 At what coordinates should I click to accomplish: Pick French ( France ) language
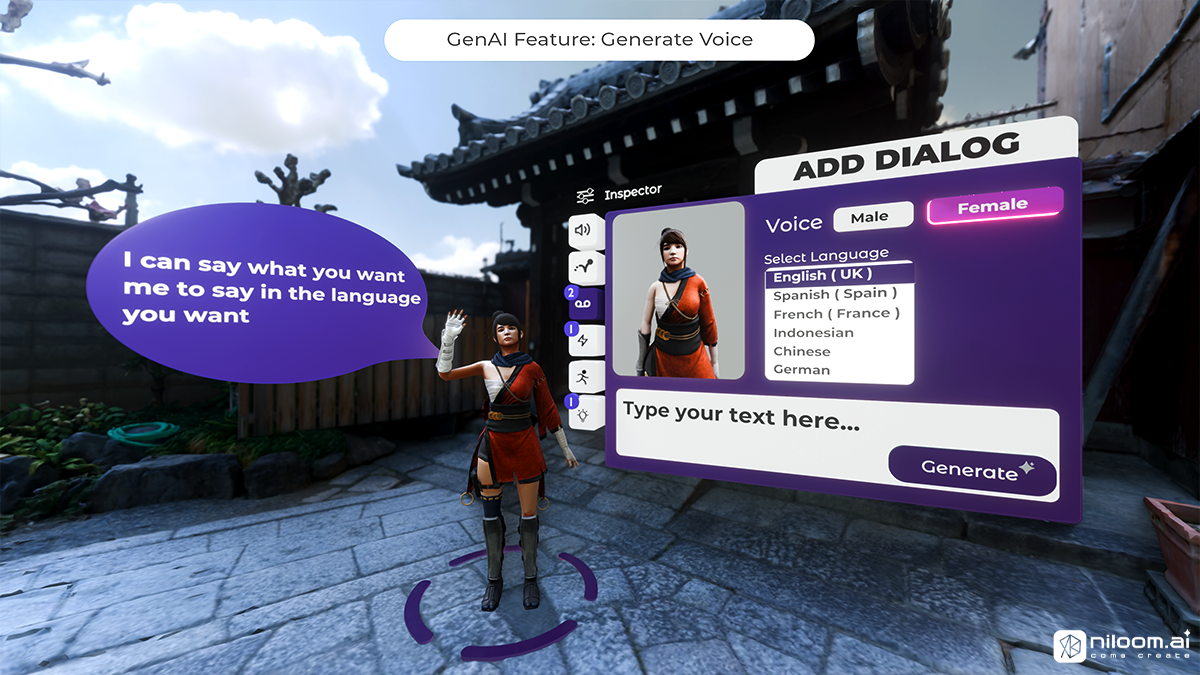pos(836,313)
